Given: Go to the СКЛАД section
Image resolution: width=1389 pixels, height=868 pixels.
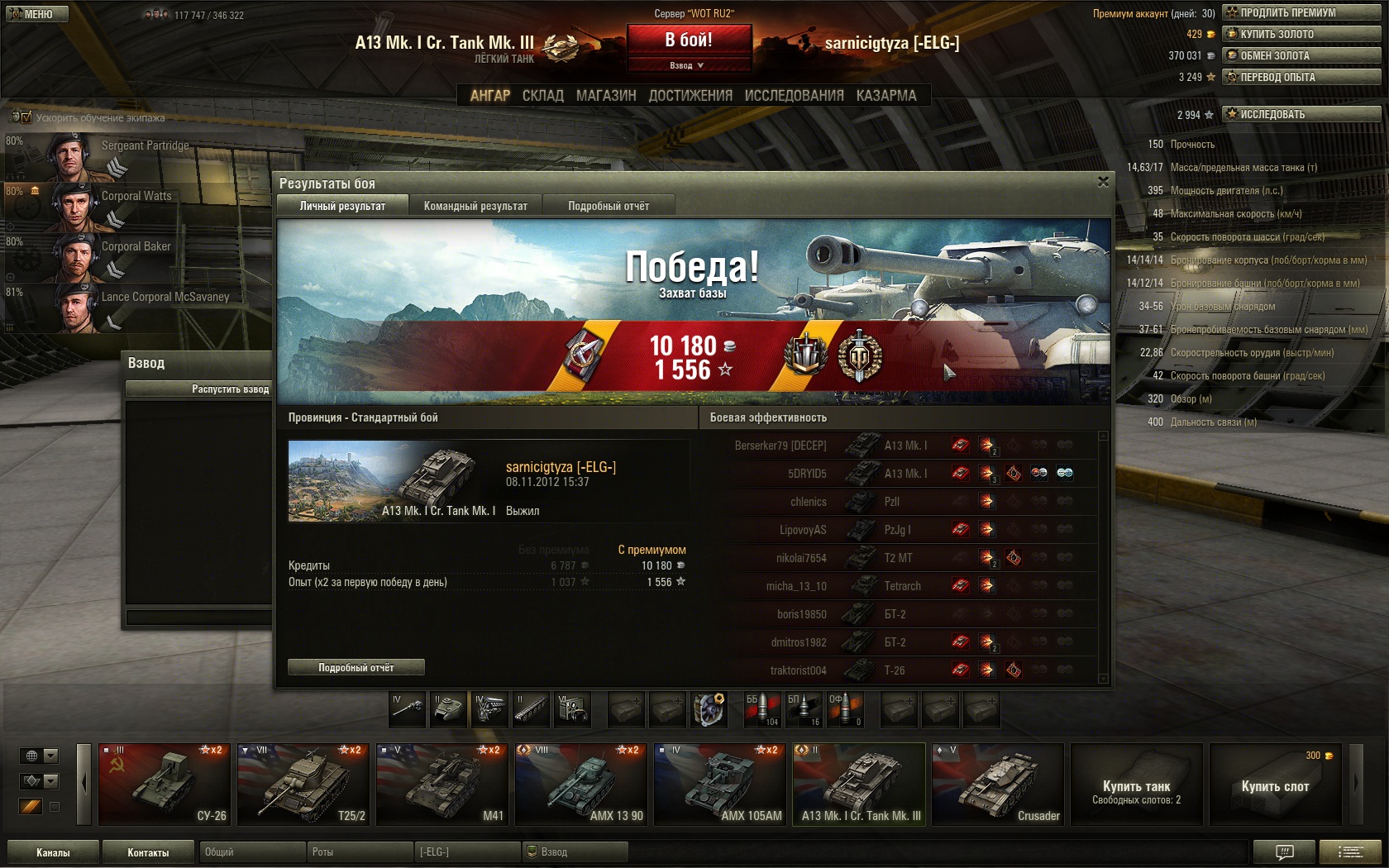Looking at the screenshot, I should click(x=542, y=96).
